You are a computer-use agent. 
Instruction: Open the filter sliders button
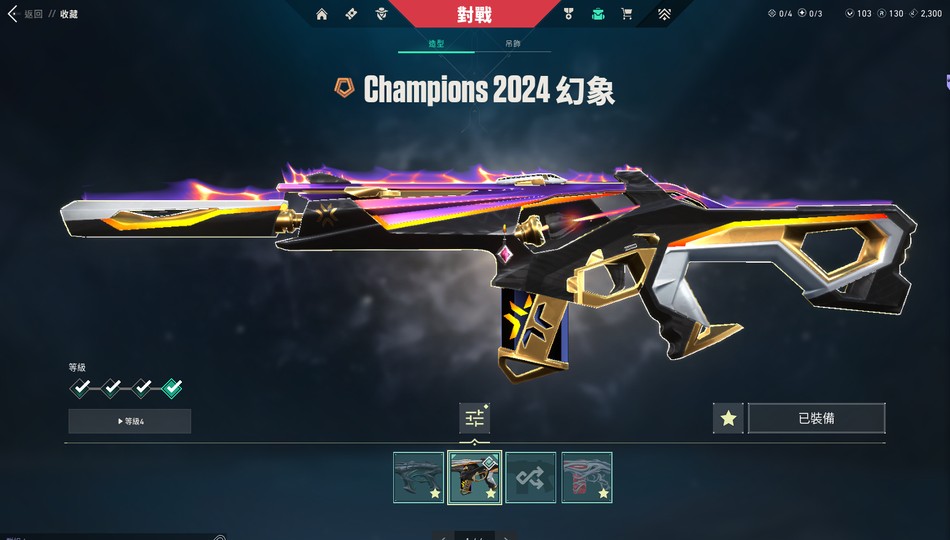474,418
